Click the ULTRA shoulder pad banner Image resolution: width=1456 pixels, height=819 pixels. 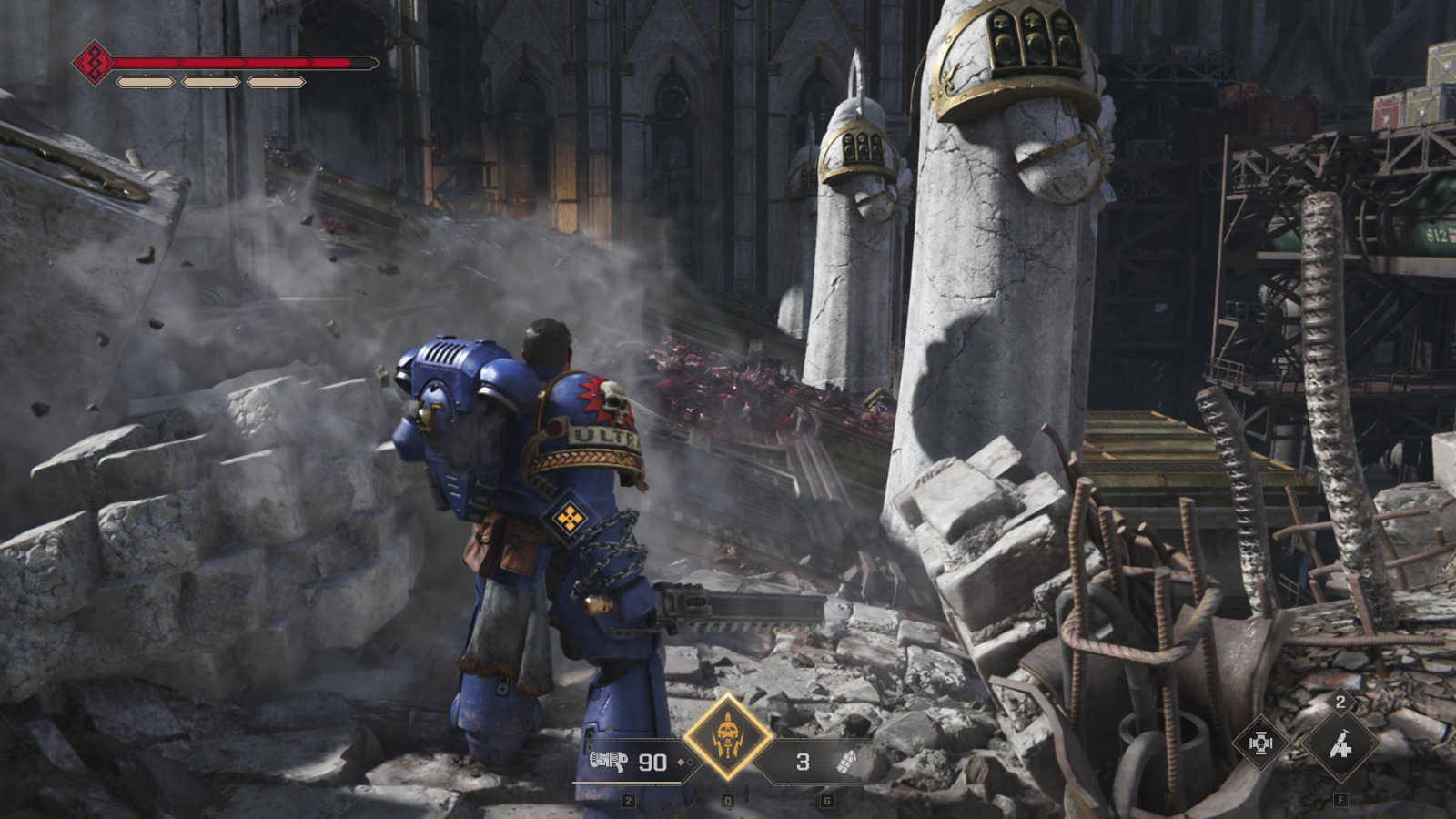[x=601, y=439]
